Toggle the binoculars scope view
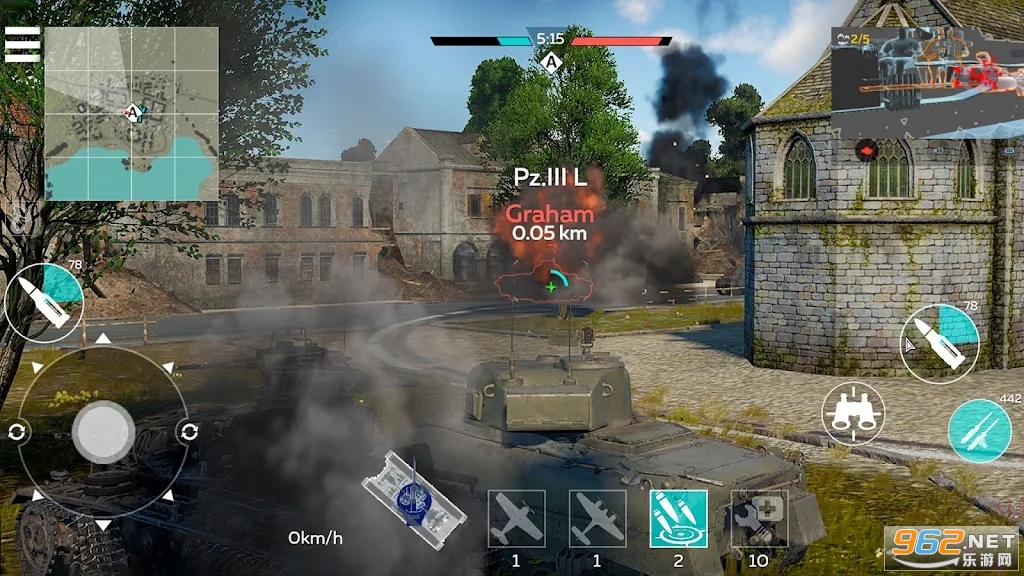Image resolution: width=1024 pixels, height=576 pixels. tap(853, 412)
